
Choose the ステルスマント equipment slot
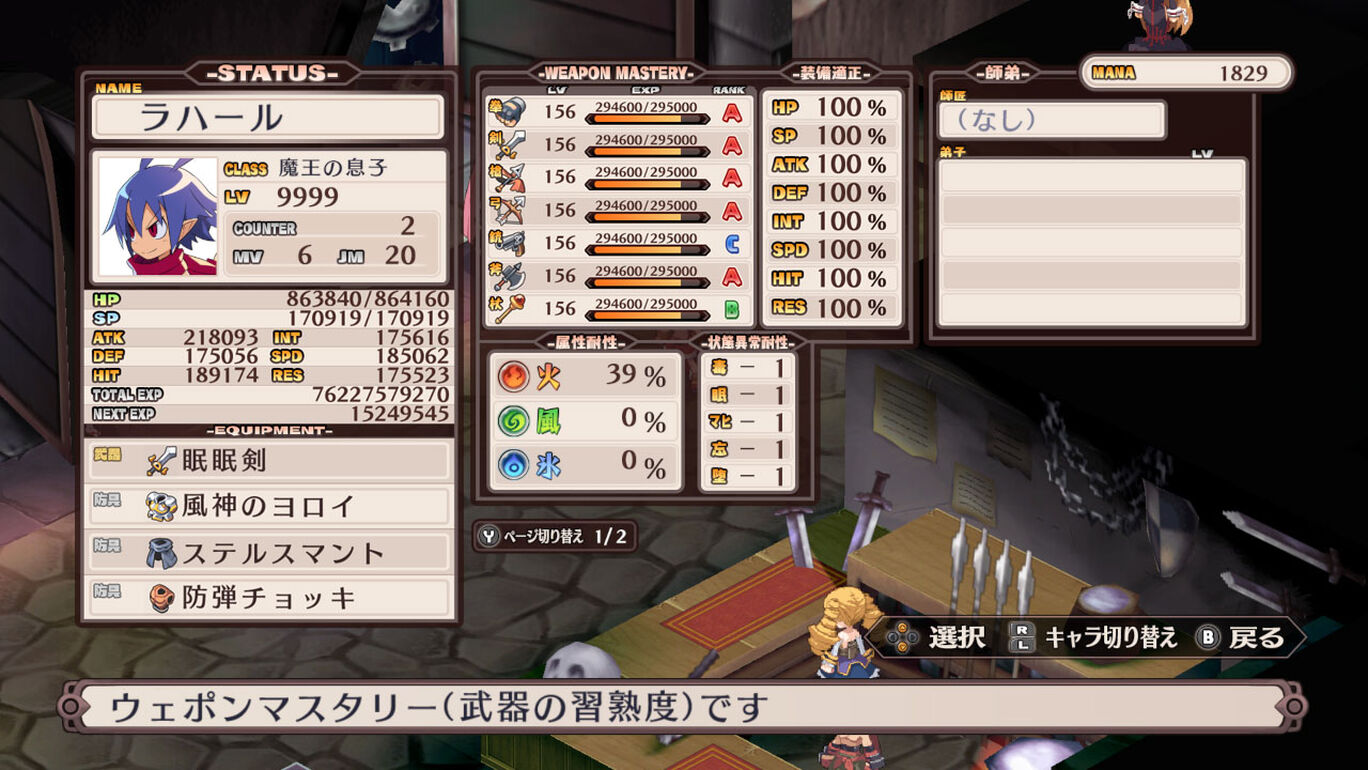point(267,552)
